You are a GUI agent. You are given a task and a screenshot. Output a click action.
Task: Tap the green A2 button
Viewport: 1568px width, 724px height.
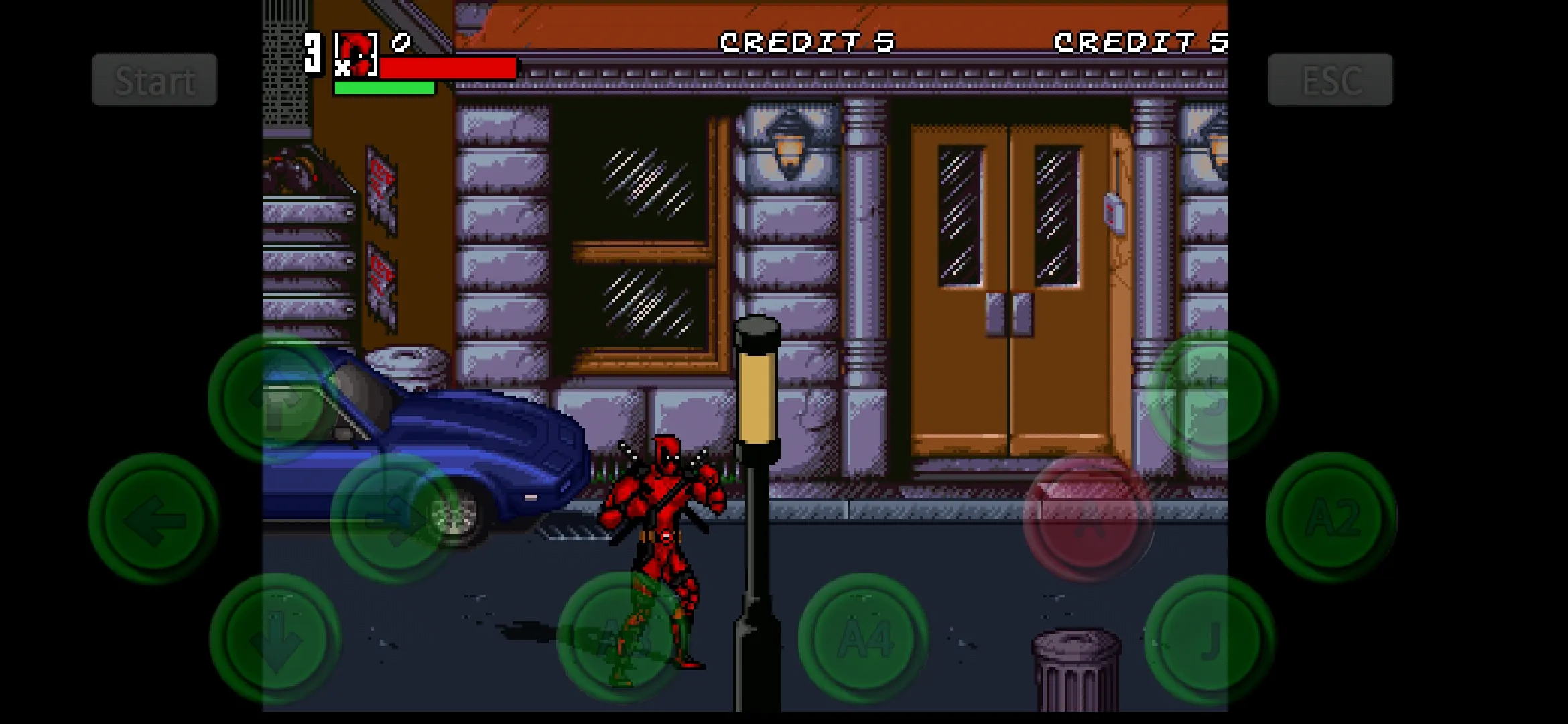pos(1331,517)
